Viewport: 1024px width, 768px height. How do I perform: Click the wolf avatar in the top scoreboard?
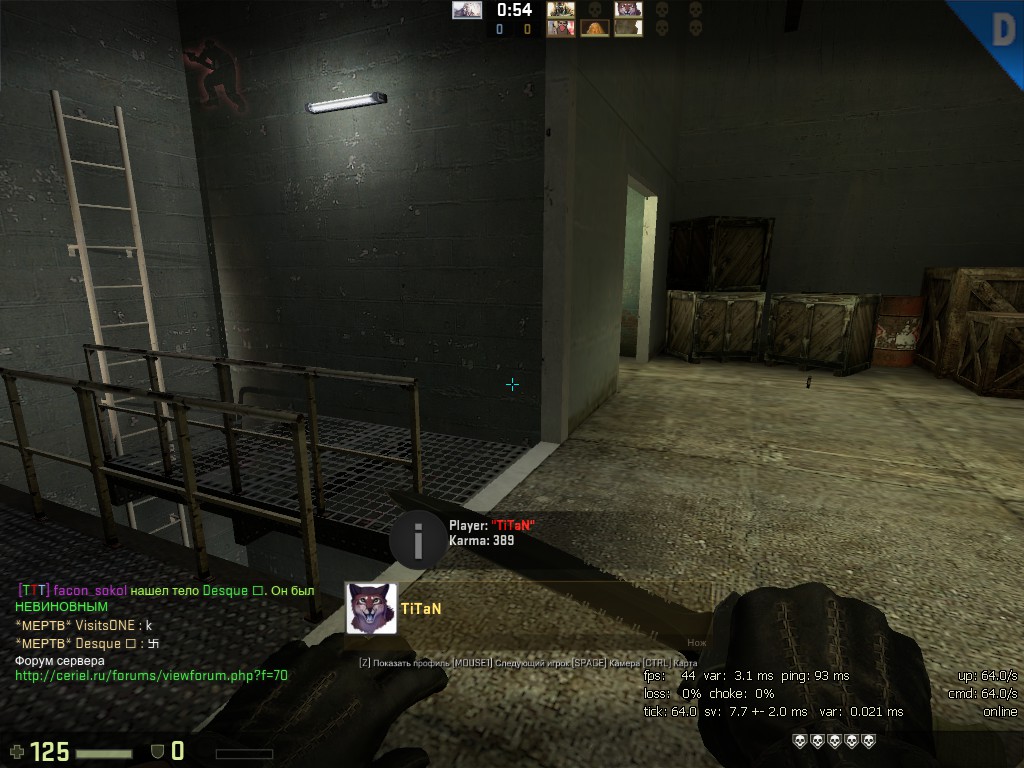pyautogui.click(x=628, y=10)
